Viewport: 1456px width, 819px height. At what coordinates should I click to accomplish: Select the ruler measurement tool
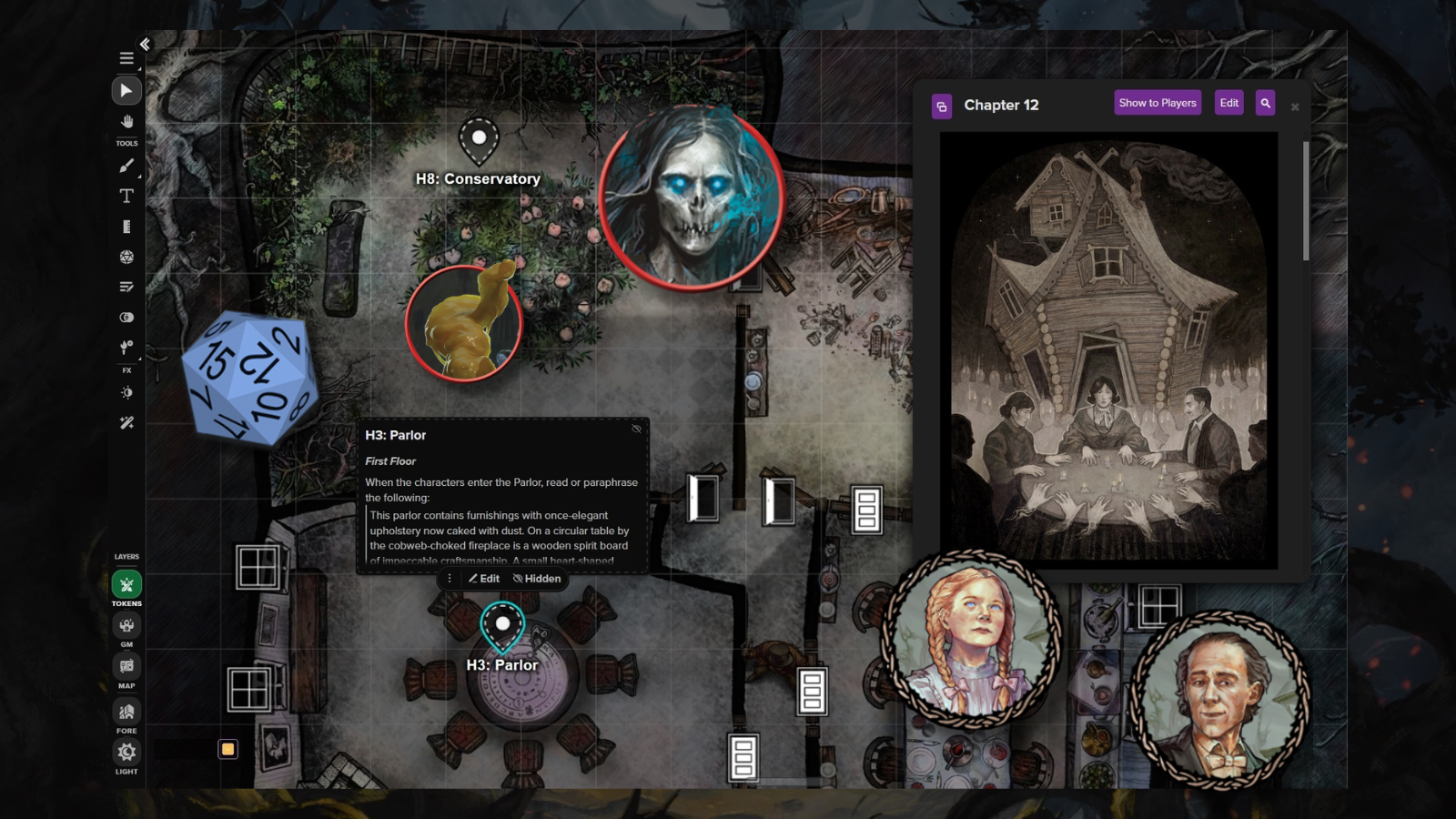(x=126, y=227)
